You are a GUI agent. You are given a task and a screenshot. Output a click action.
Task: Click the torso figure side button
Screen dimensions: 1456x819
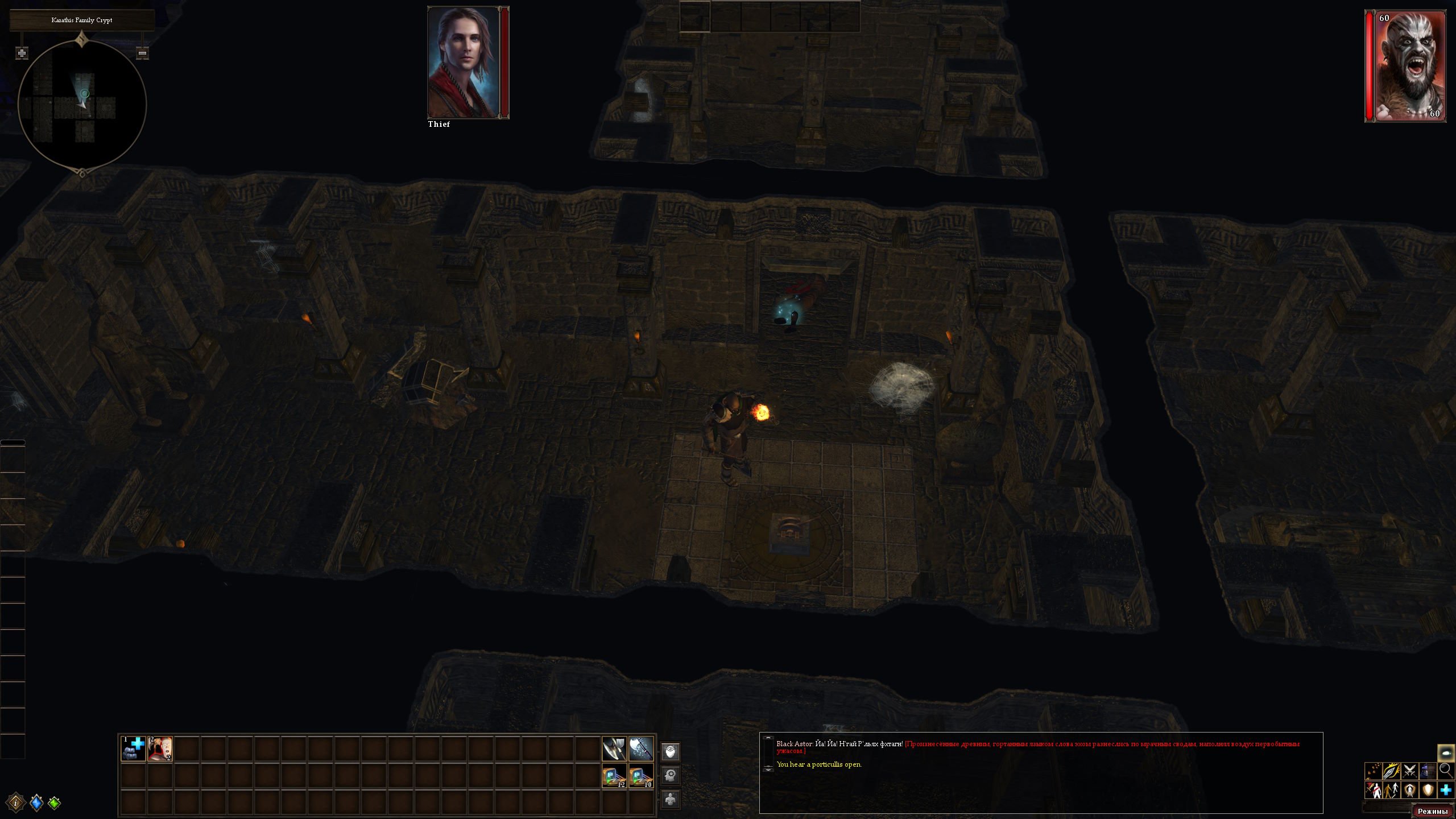[671, 799]
